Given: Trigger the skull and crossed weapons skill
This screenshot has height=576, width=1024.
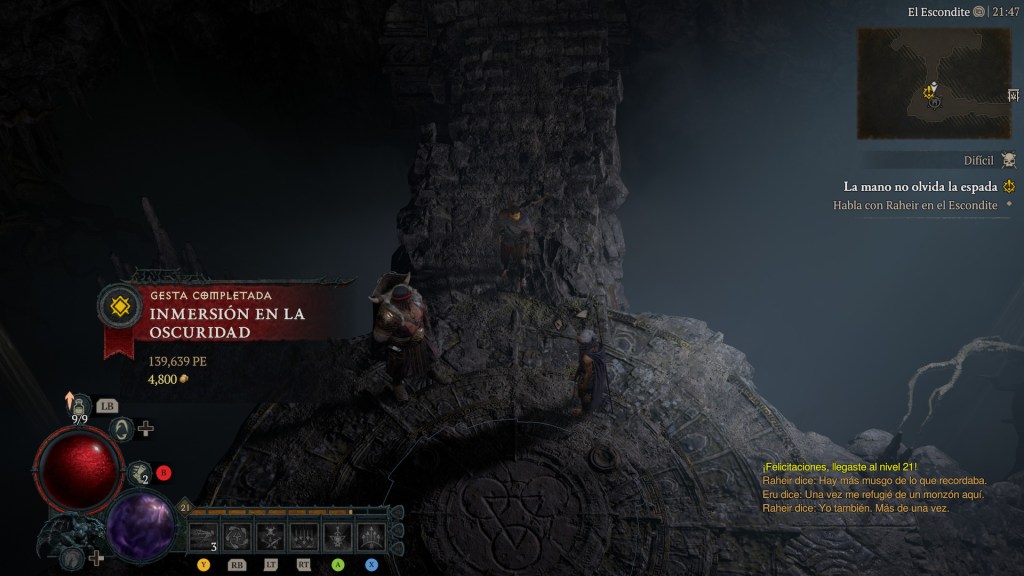Looking at the screenshot, I should [270, 536].
